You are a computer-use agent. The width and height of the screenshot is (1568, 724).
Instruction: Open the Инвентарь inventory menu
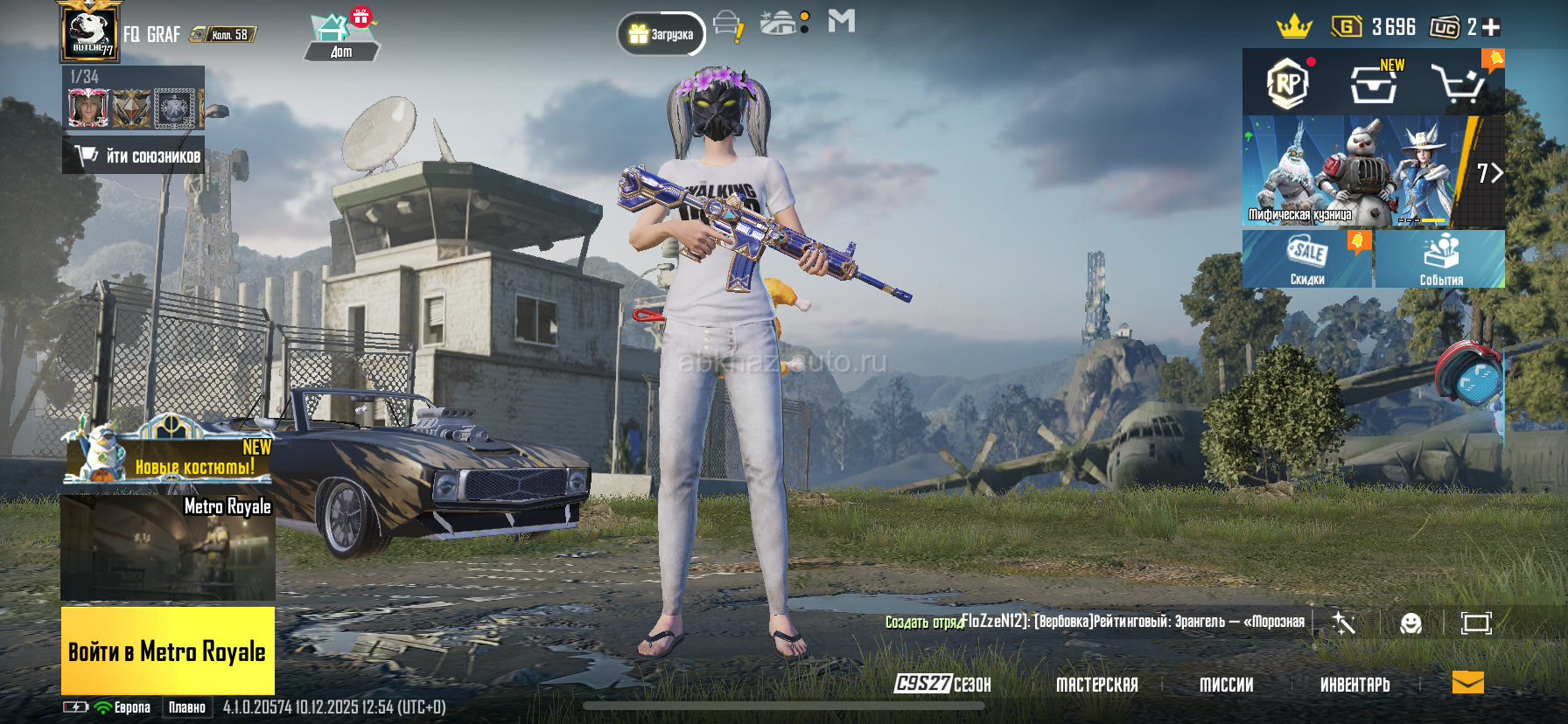tap(1354, 685)
